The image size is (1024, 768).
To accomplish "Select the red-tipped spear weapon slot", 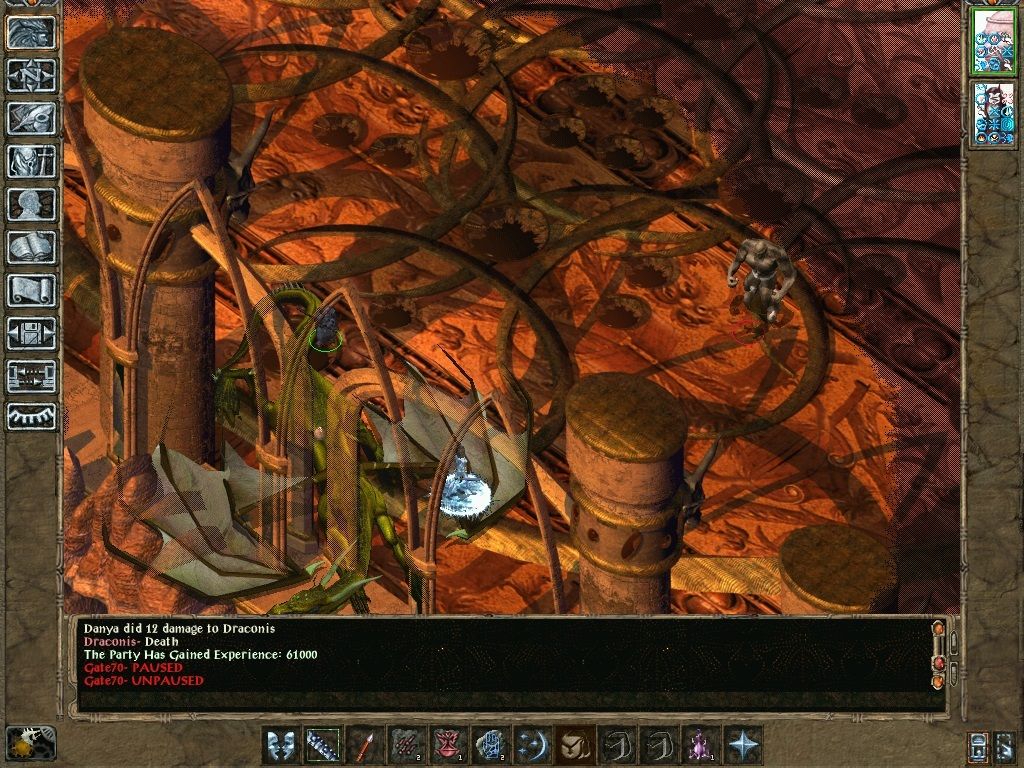I will 365,745.
